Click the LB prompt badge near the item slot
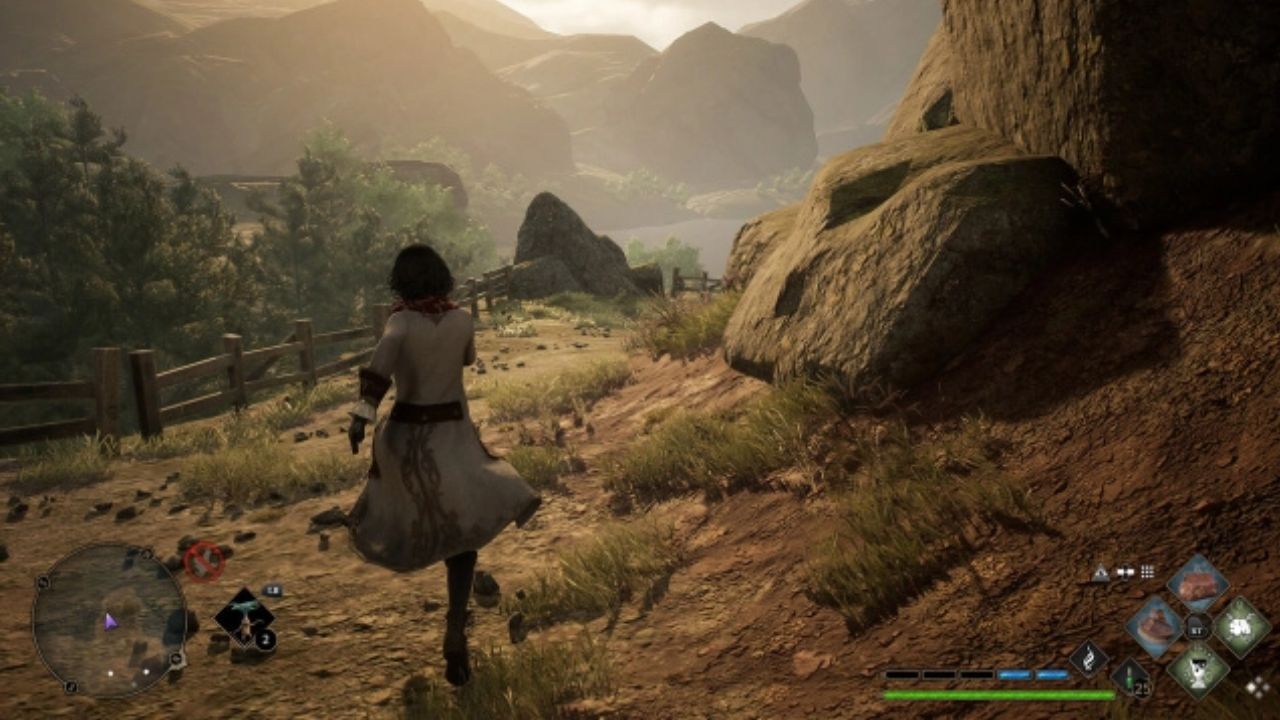Image resolution: width=1280 pixels, height=720 pixels. click(272, 590)
